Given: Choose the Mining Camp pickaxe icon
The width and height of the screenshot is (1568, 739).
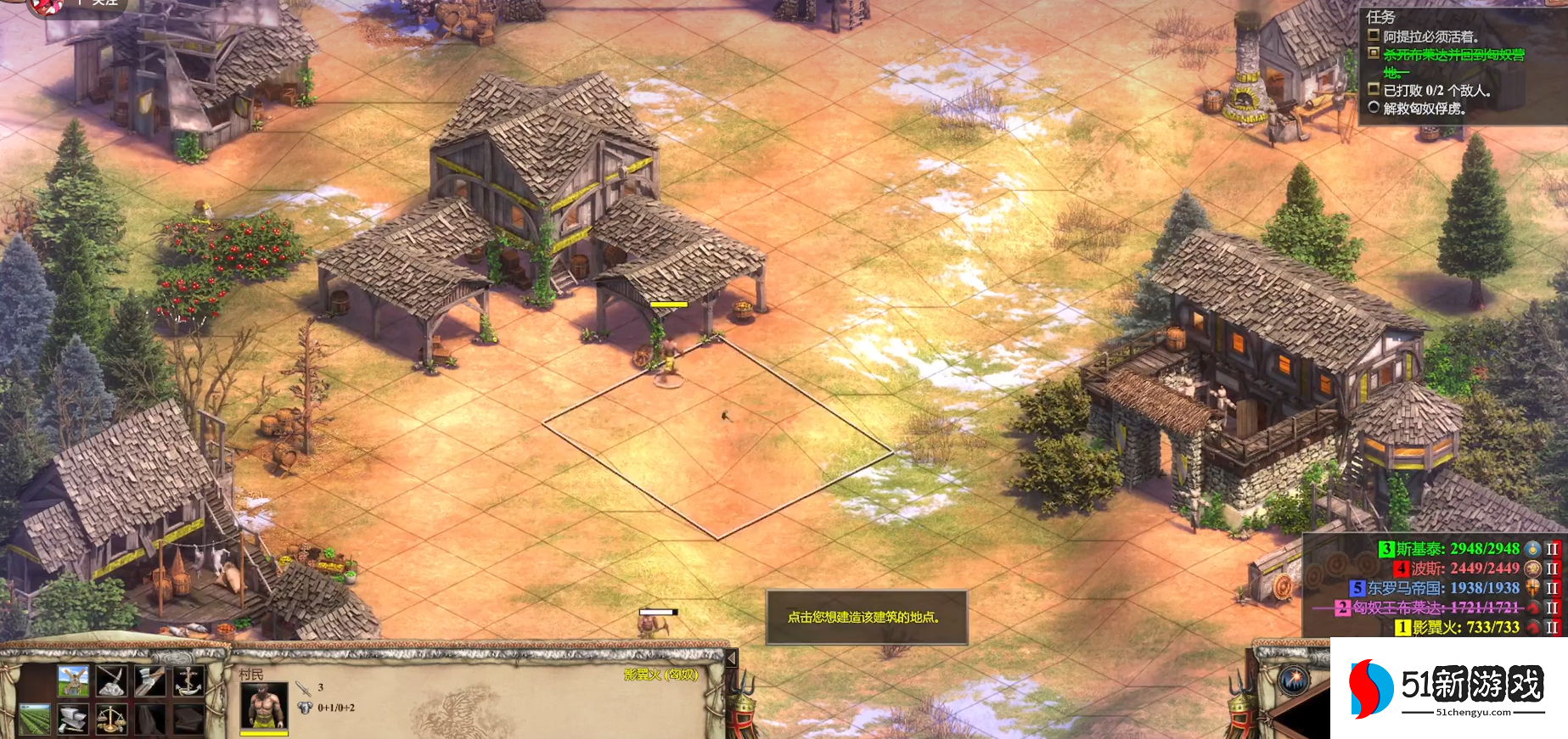Looking at the screenshot, I should point(111,680).
